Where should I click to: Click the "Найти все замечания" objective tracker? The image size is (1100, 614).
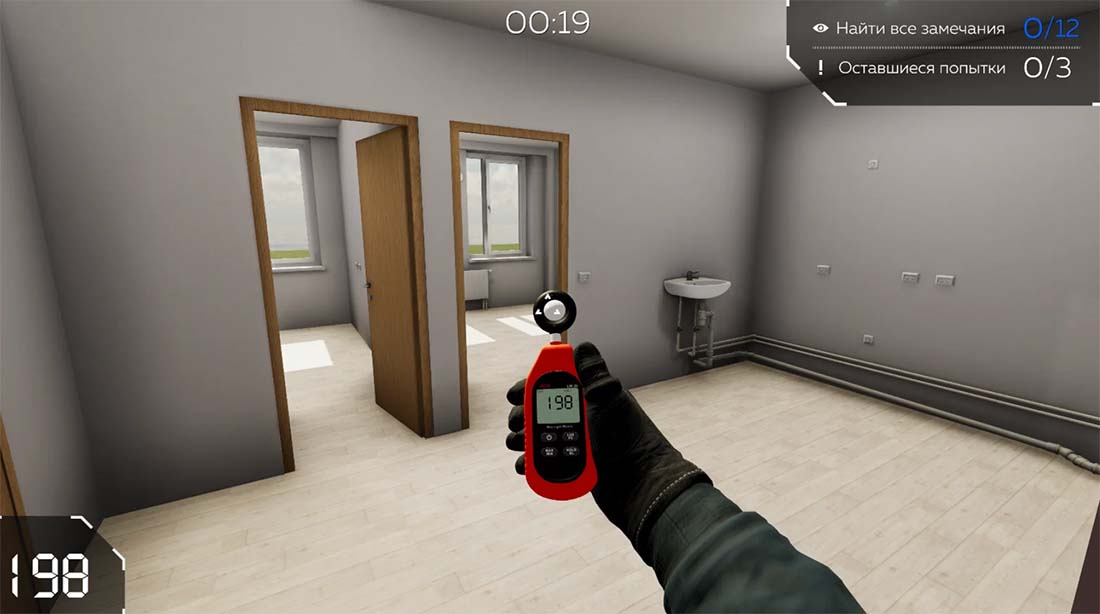920,29
